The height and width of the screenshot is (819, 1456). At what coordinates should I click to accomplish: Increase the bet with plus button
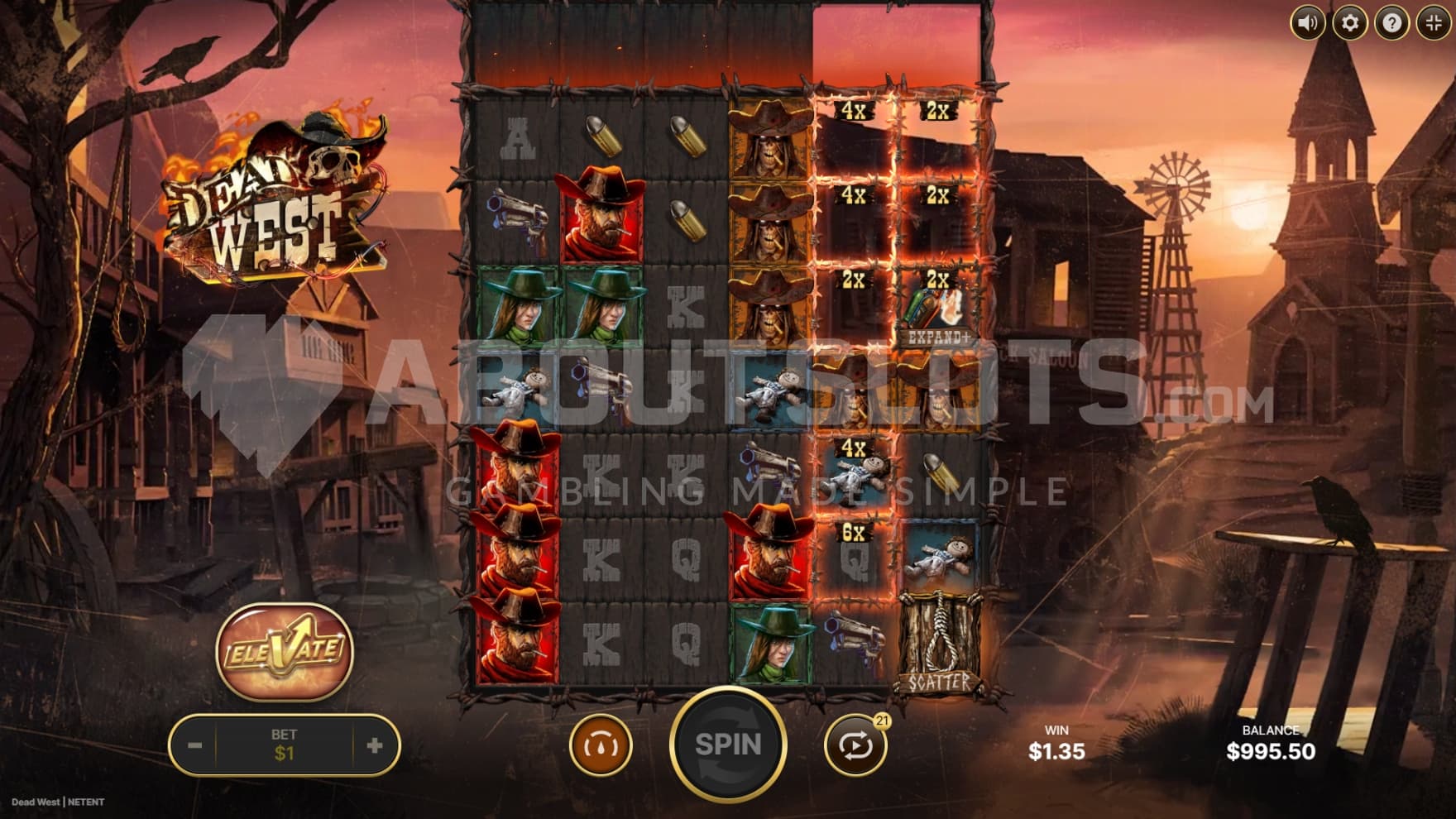tap(374, 745)
